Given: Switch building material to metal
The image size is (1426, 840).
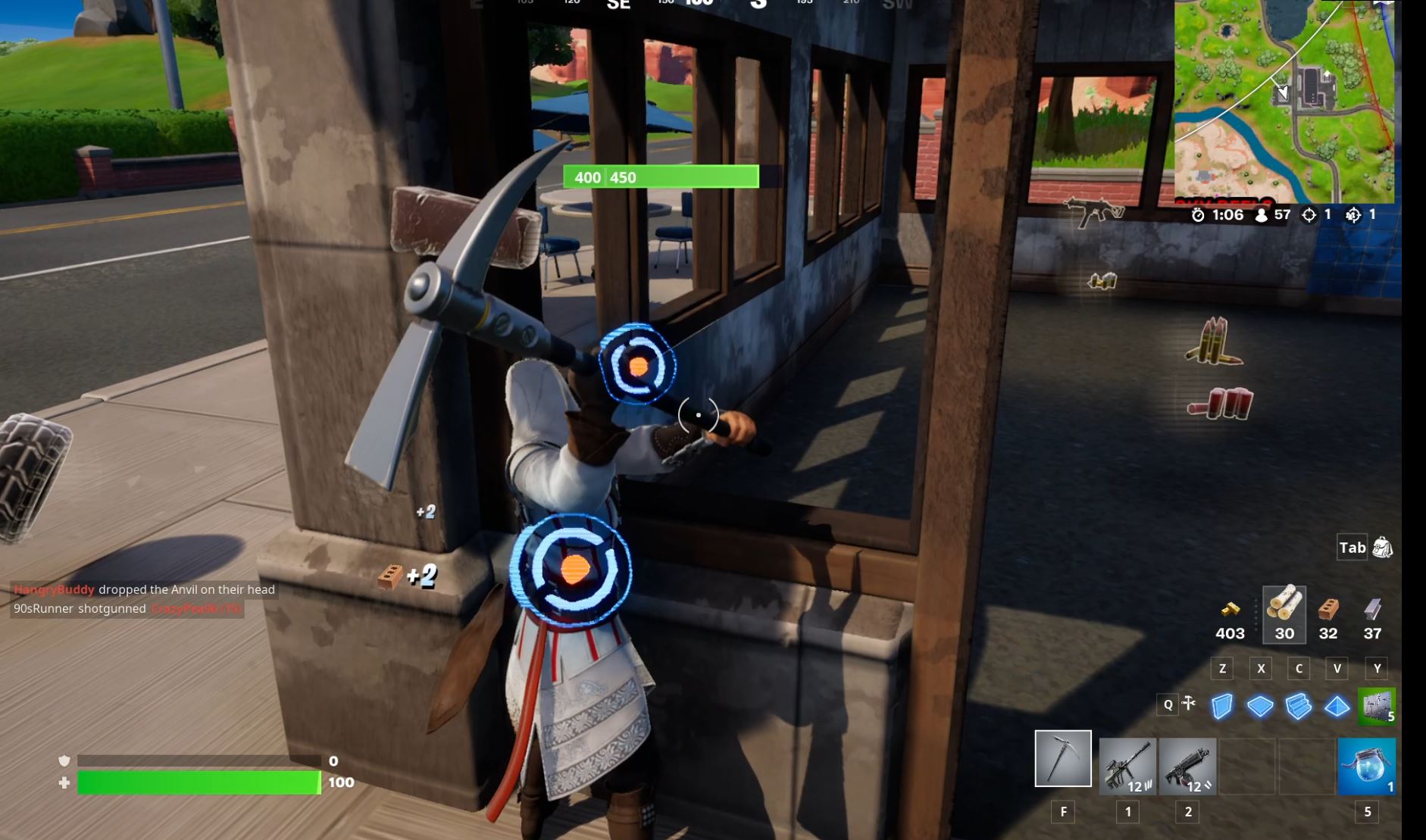Looking at the screenshot, I should coord(1372,609).
